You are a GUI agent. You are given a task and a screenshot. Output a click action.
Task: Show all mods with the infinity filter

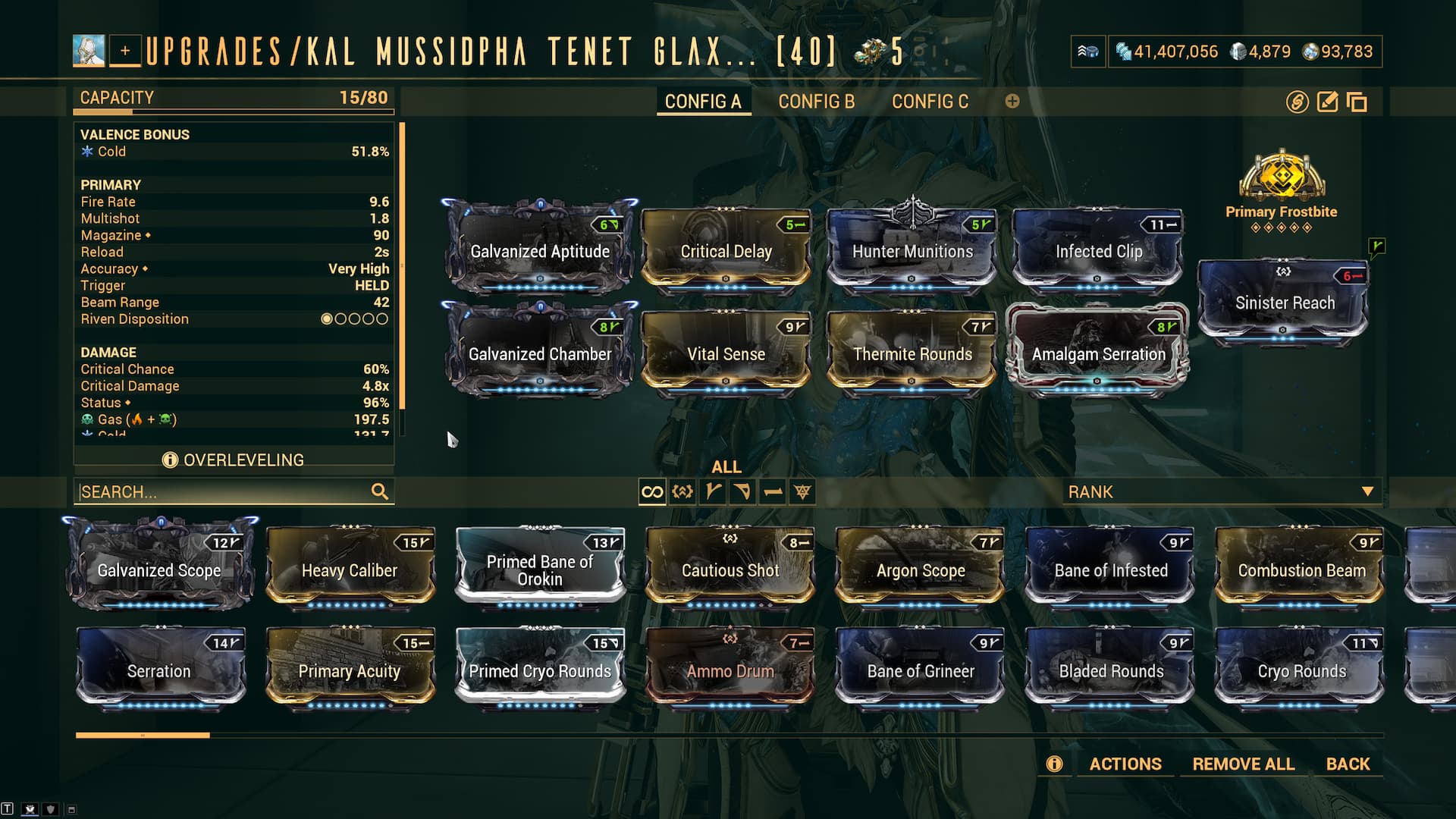652,492
